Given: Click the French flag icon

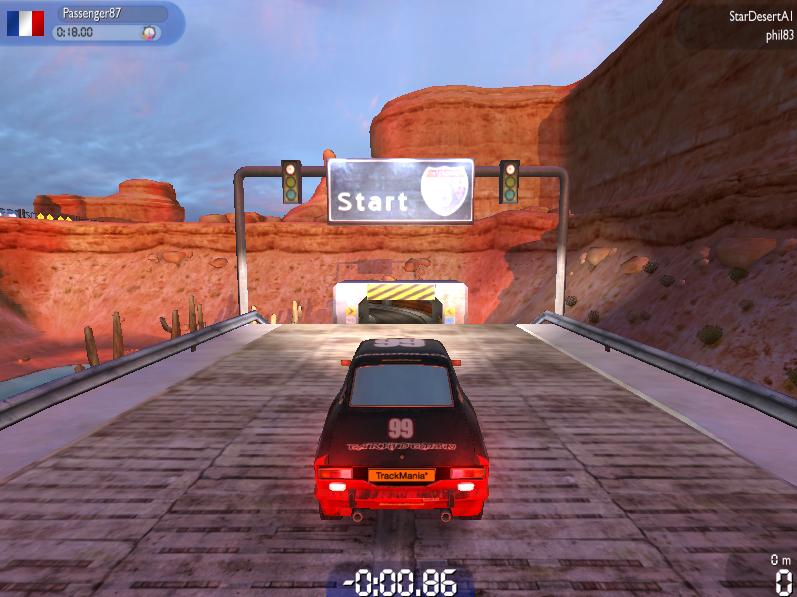Looking at the screenshot, I should pyautogui.click(x=25, y=24).
